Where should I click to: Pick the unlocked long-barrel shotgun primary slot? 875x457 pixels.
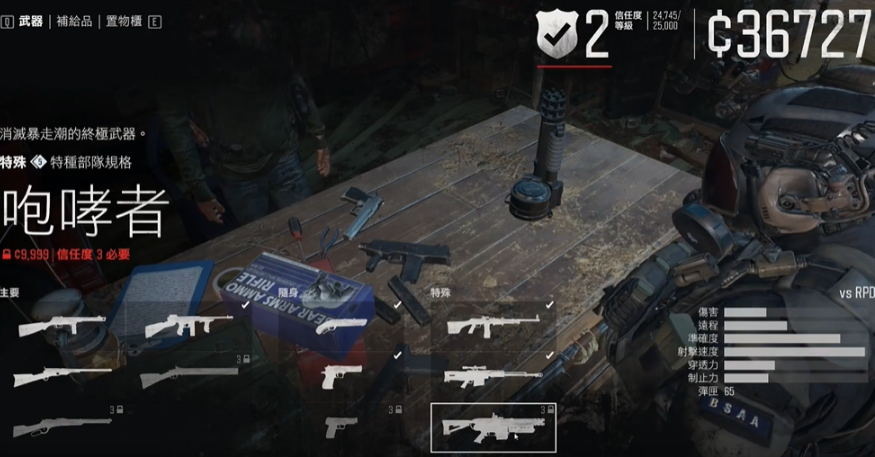(x=62, y=377)
